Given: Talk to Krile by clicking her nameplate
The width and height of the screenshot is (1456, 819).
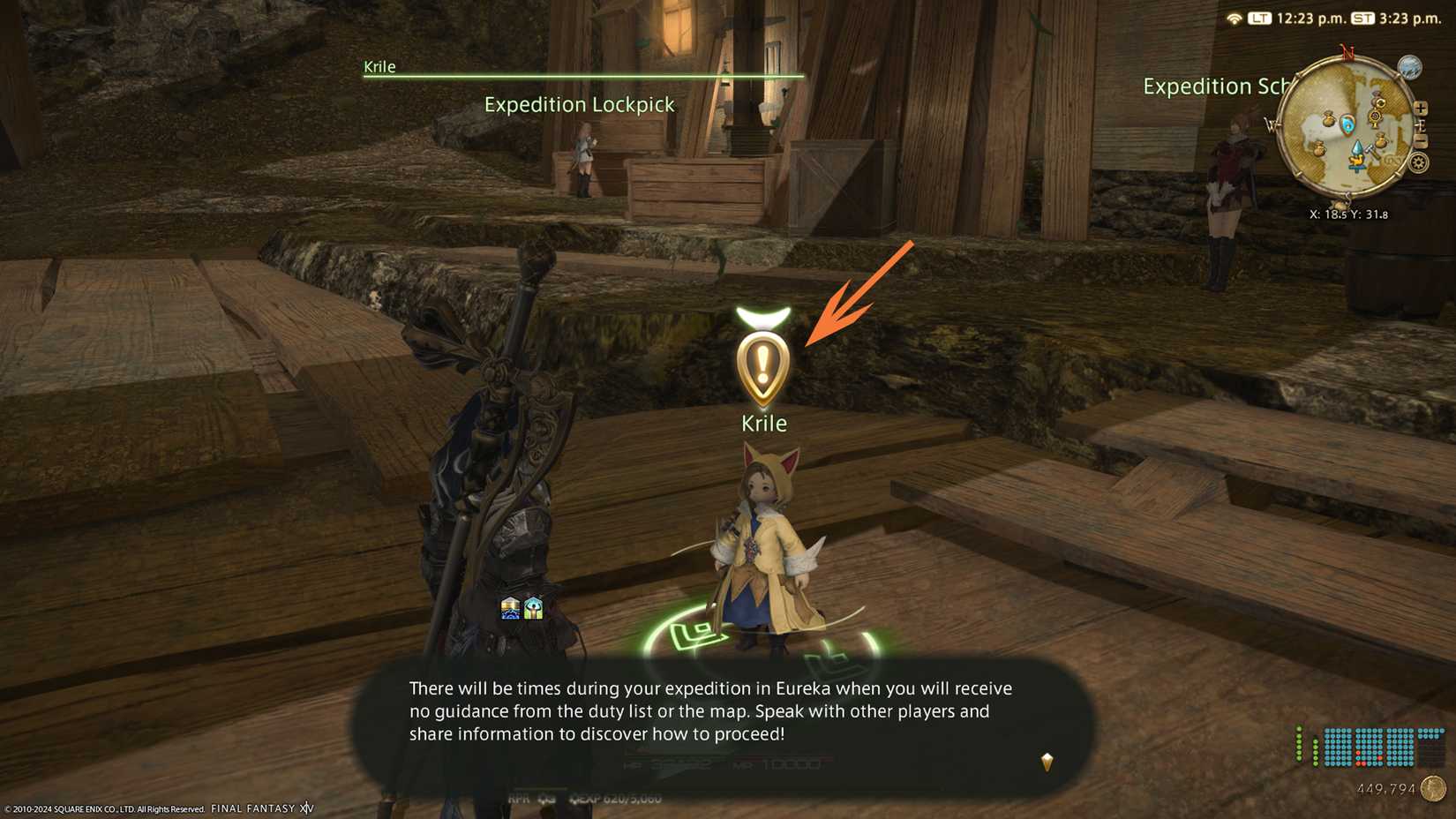Looking at the screenshot, I should pyautogui.click(x=764, y=423).
